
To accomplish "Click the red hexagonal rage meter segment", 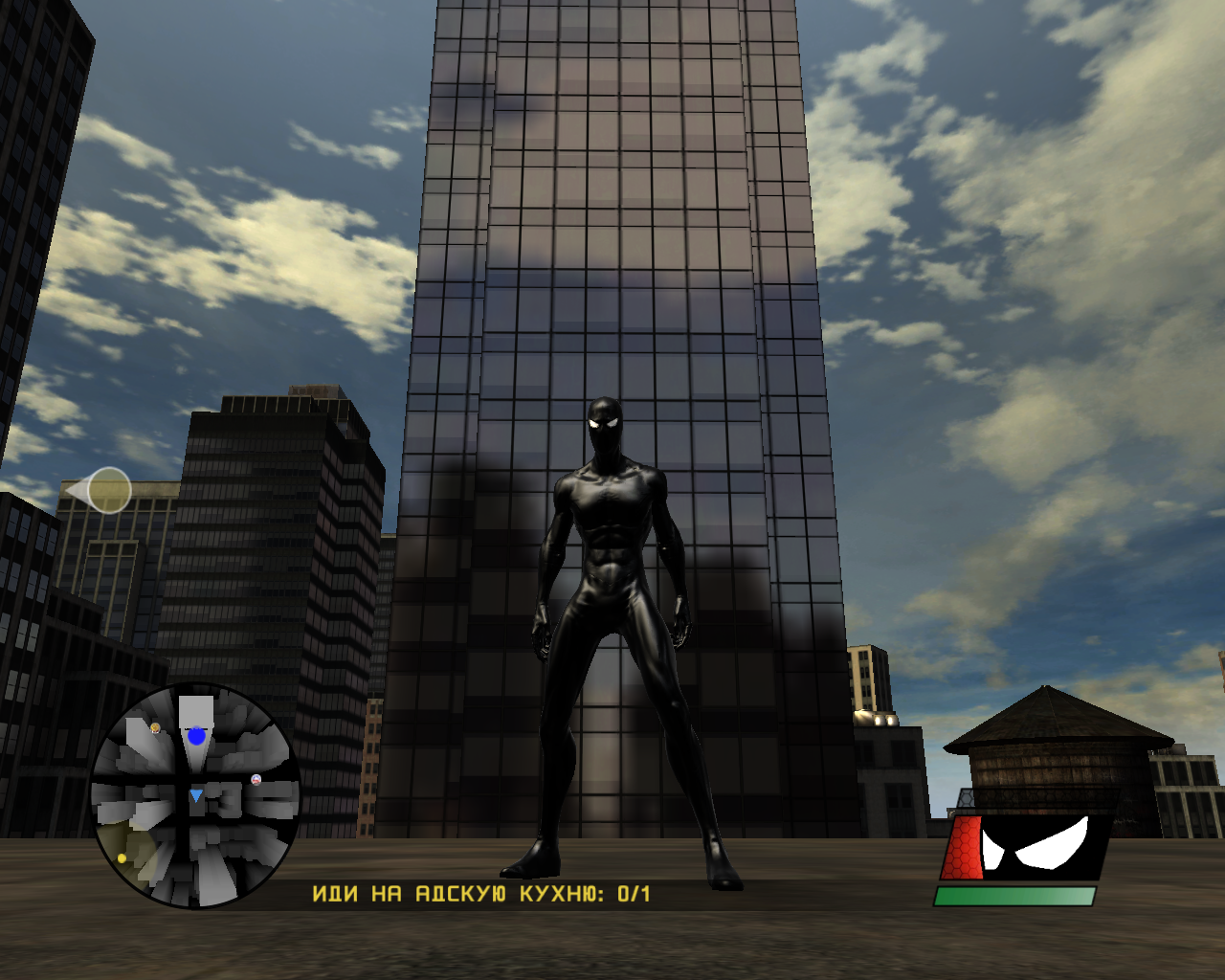I will point(963,847).
